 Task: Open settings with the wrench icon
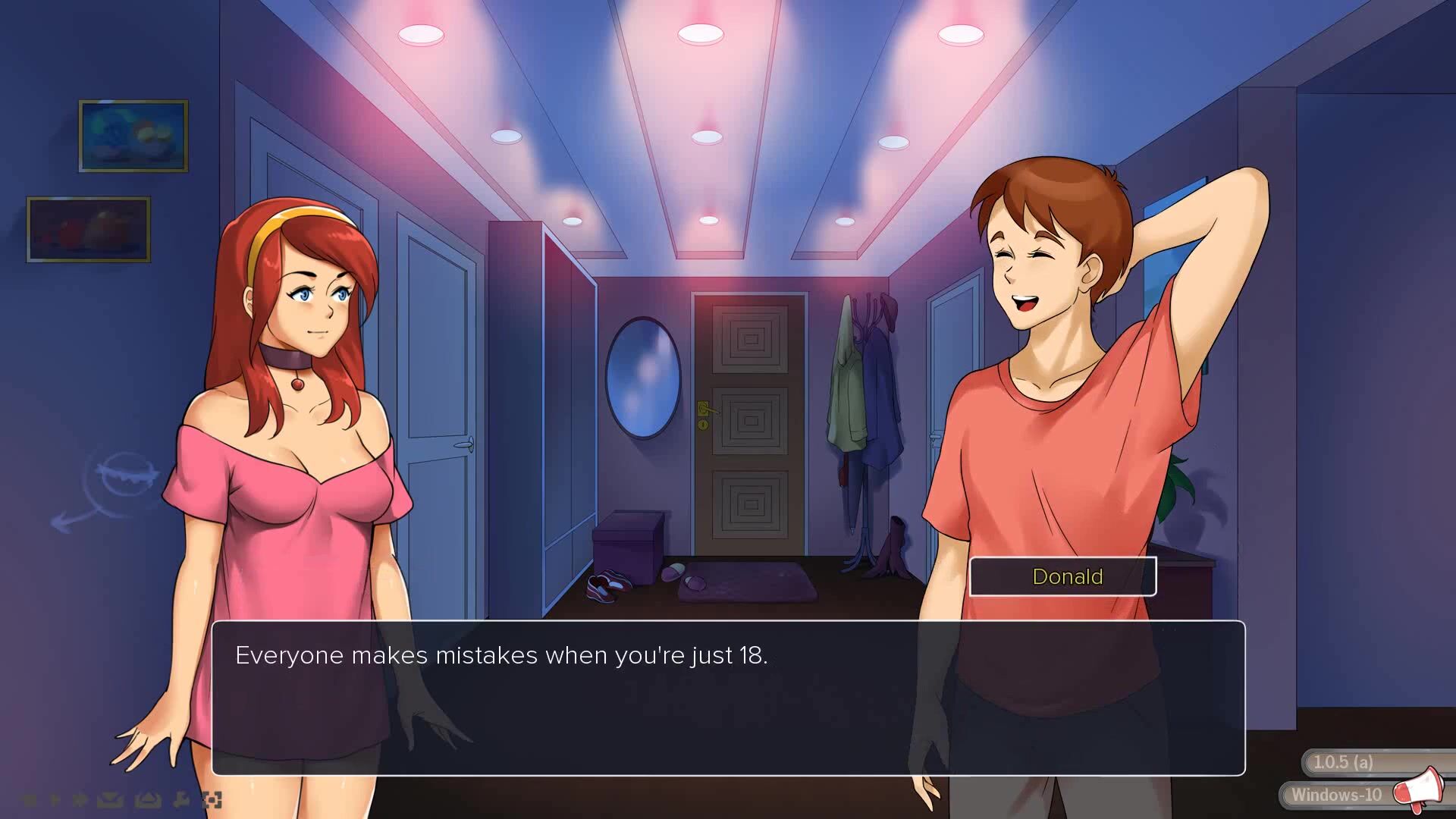180,799
